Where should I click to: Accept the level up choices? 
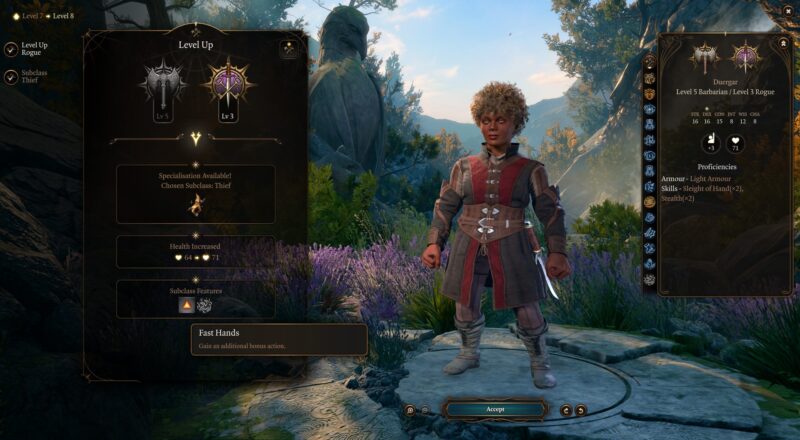[494, 409]
